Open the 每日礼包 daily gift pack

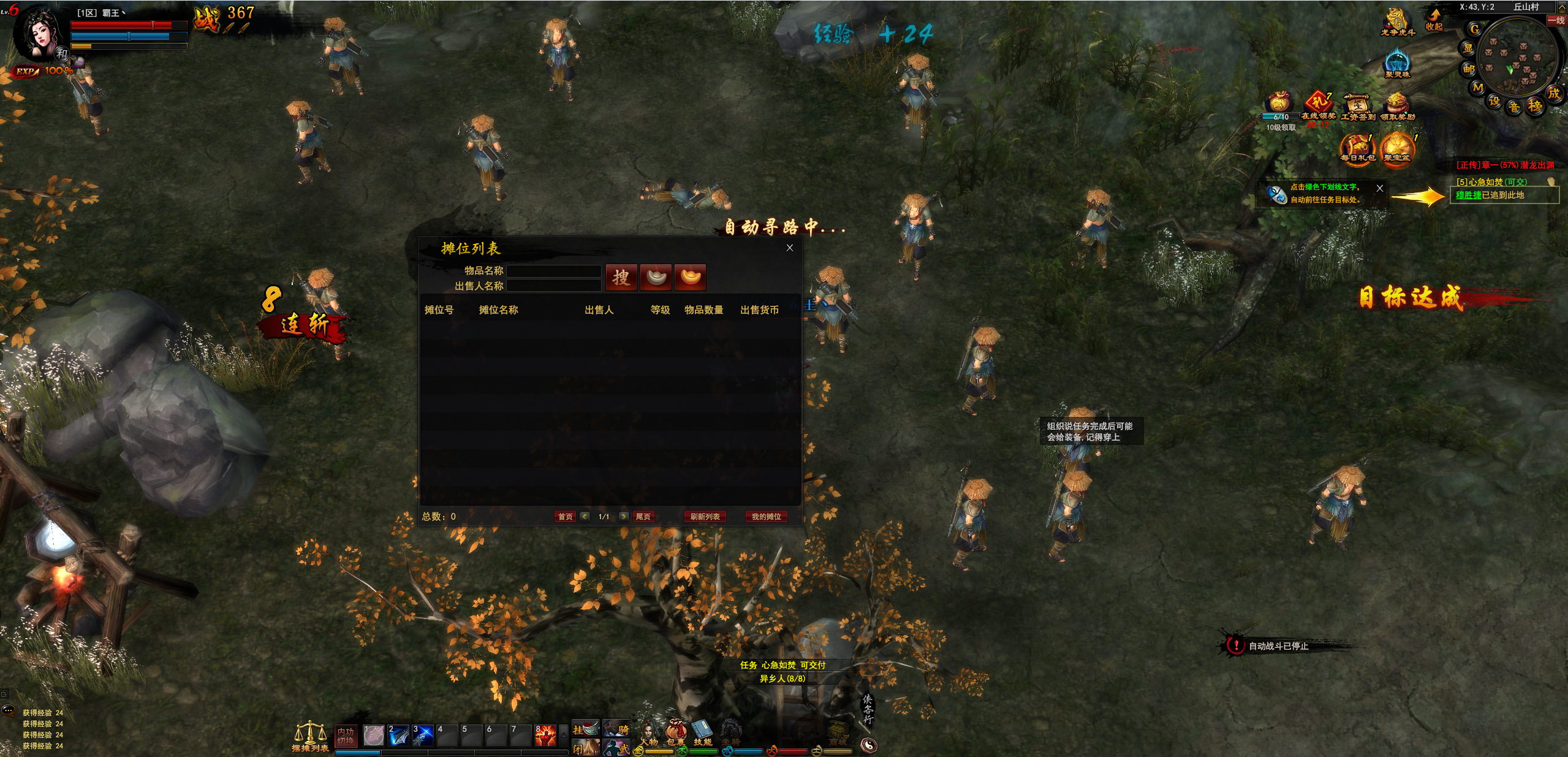1357,148
